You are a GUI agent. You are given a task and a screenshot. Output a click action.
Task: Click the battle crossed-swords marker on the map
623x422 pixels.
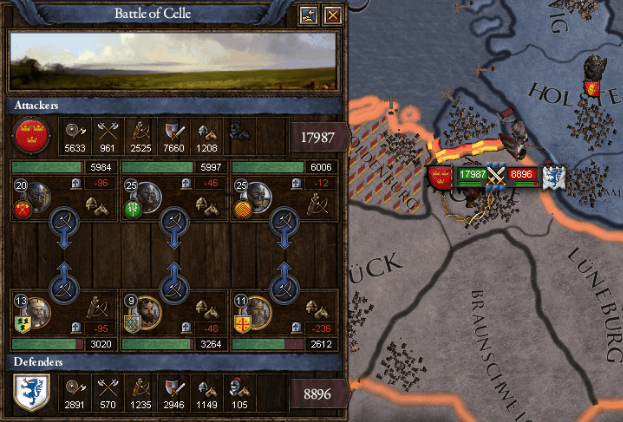pyautogui.click(x=496, y=175)
